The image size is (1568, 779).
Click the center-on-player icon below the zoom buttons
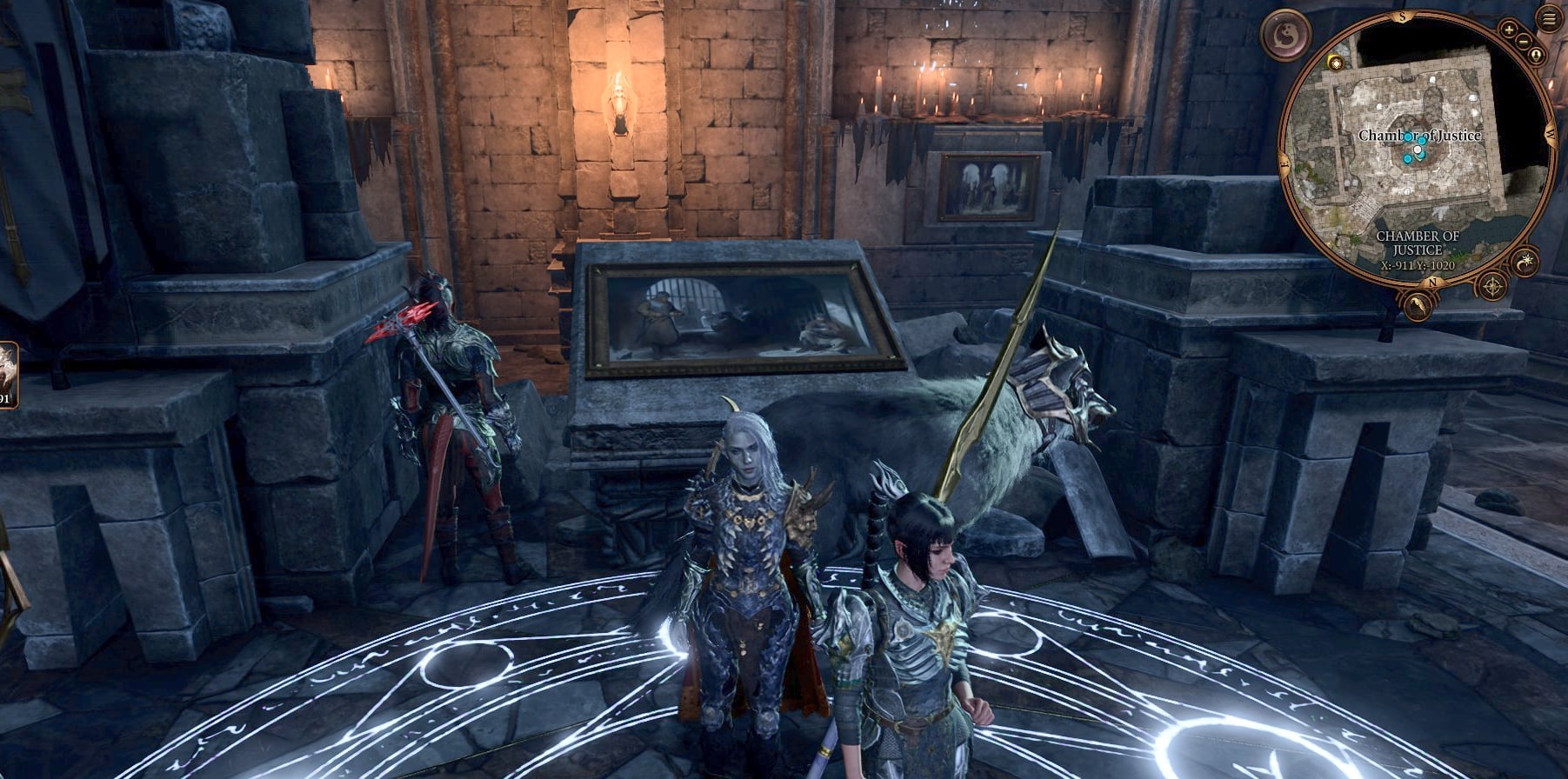tap(1536, 54)
